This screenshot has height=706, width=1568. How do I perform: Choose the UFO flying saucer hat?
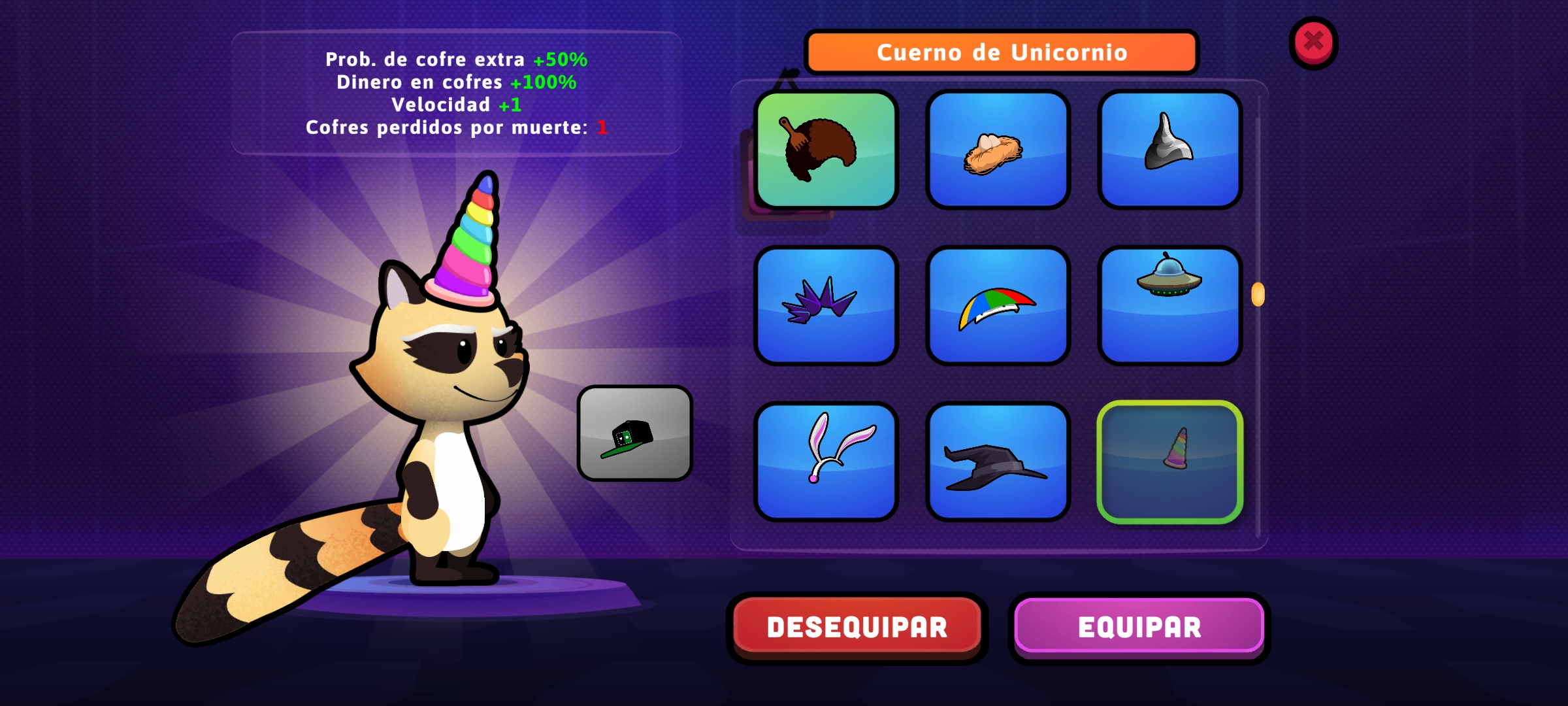pos(1169,305)
